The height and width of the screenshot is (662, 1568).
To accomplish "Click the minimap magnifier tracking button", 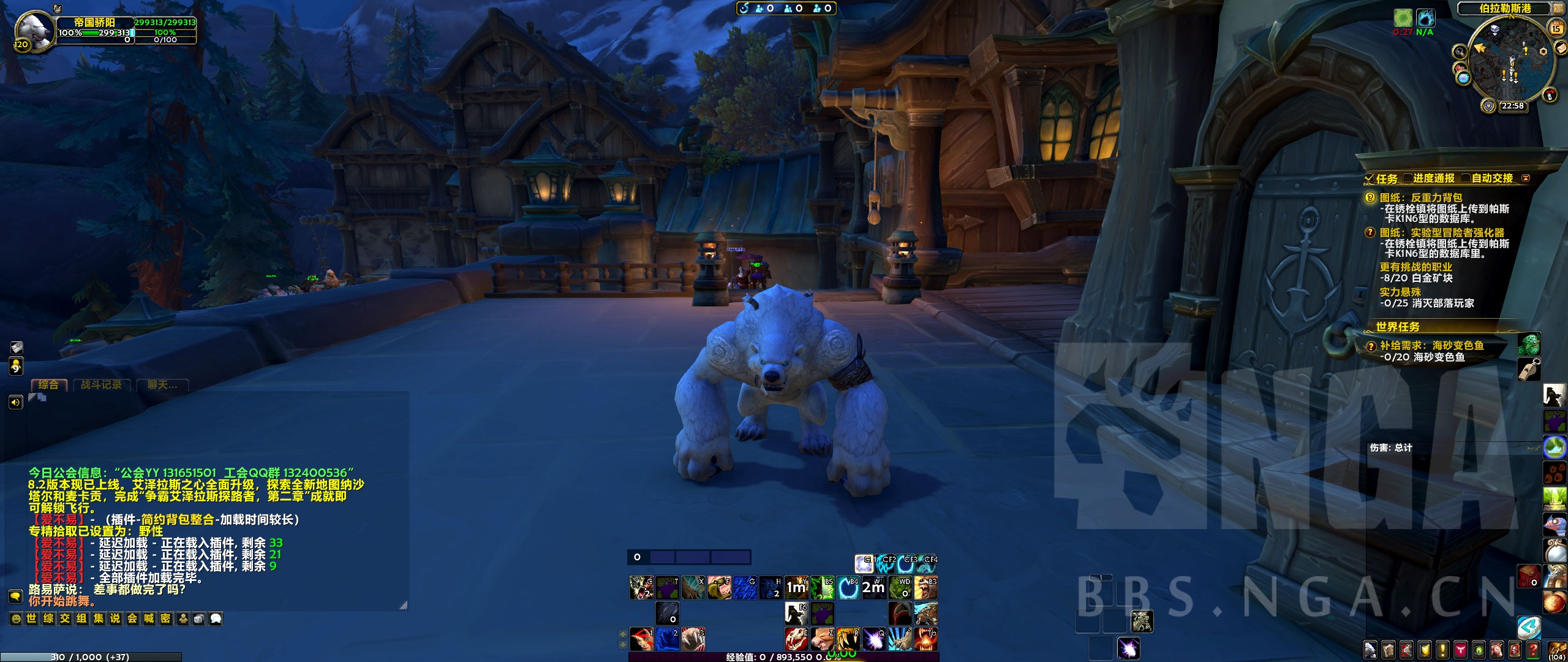I will tap(1460, 51).
